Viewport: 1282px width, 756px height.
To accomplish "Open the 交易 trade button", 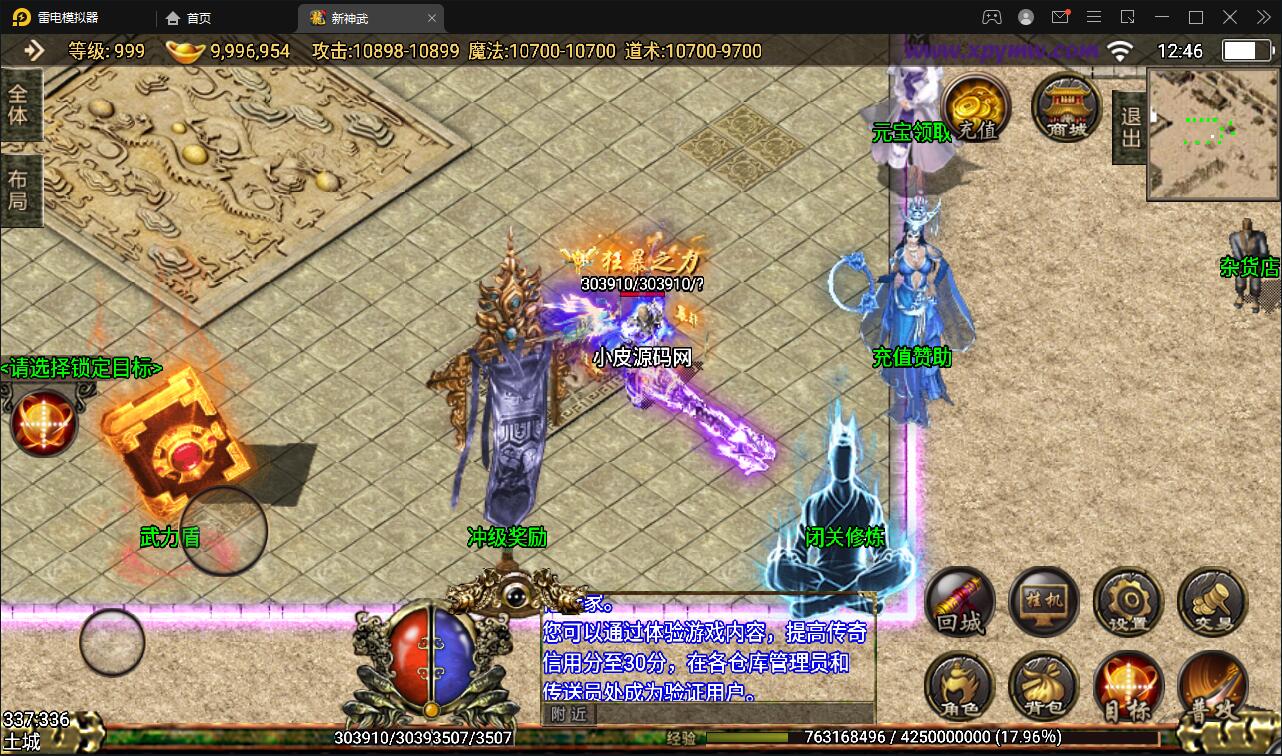I will click(x=1212, y=603).
